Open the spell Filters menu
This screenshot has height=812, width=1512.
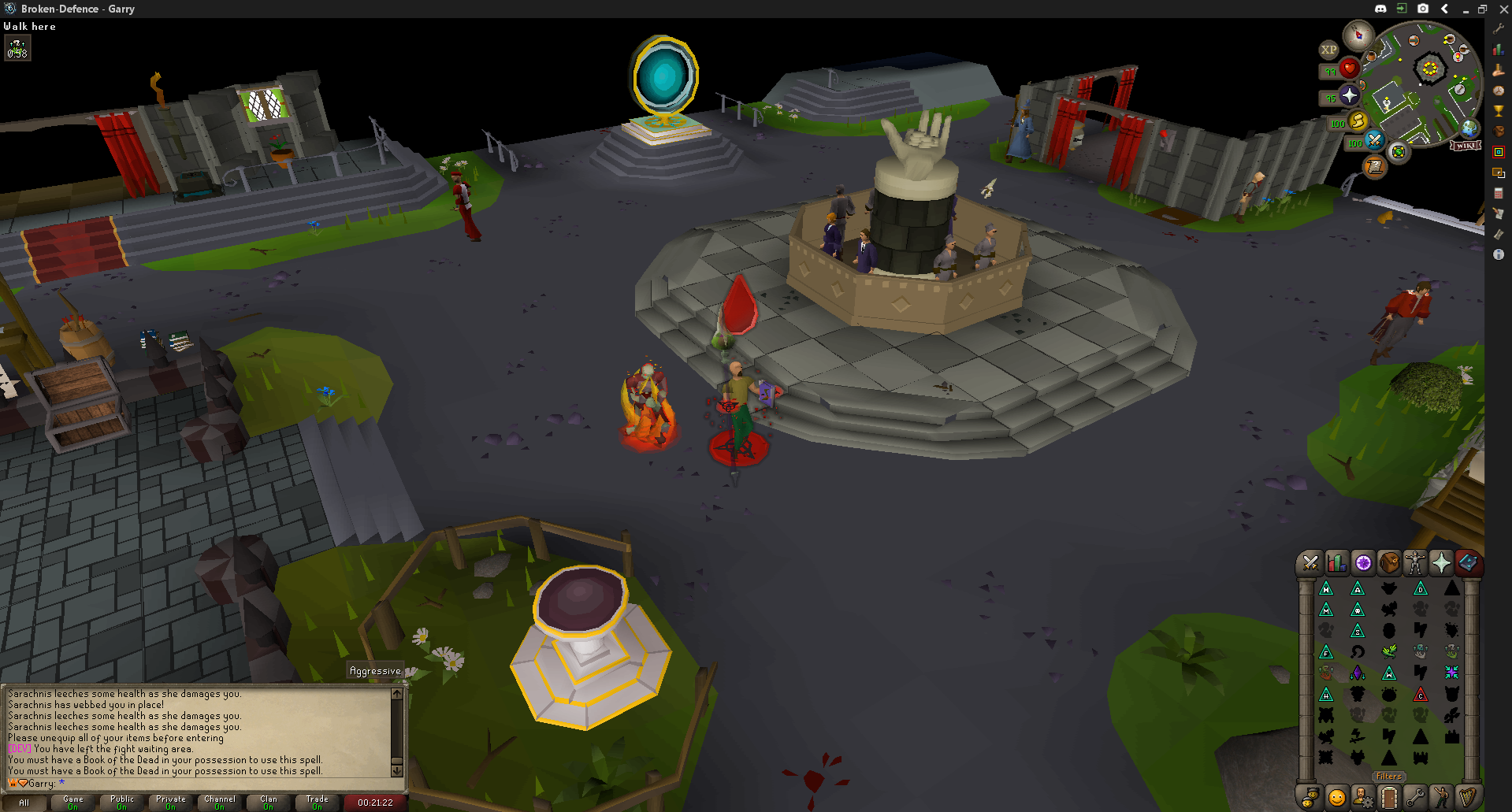coord(1388,777)
